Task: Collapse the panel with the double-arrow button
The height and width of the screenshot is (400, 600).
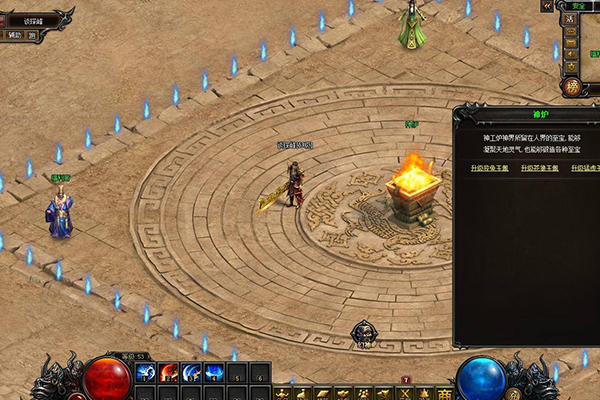Action: tap(548, 6)
